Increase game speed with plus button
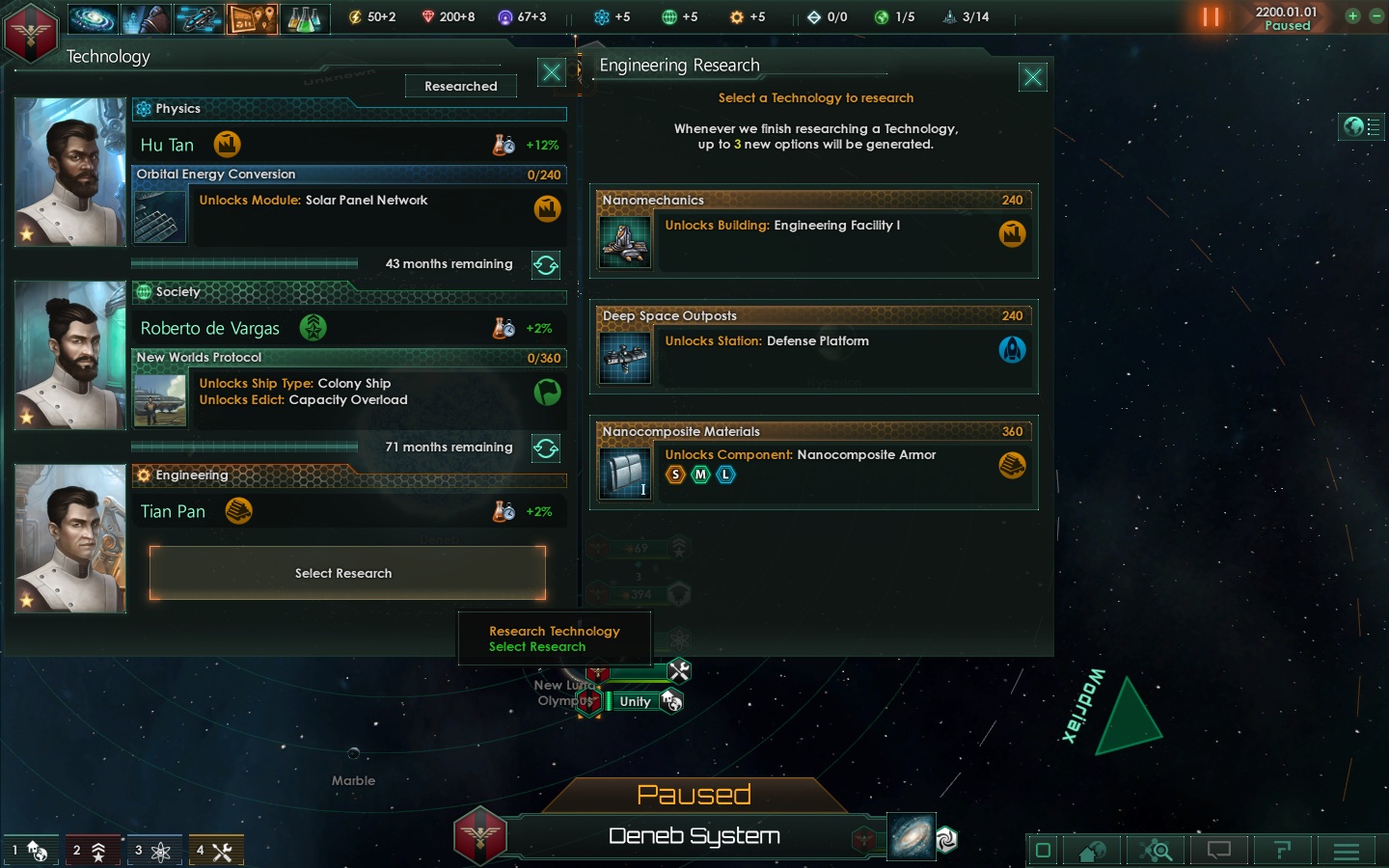This screenshot has width=1389, height=868. pyautogui.click(x=1352, y=15)
